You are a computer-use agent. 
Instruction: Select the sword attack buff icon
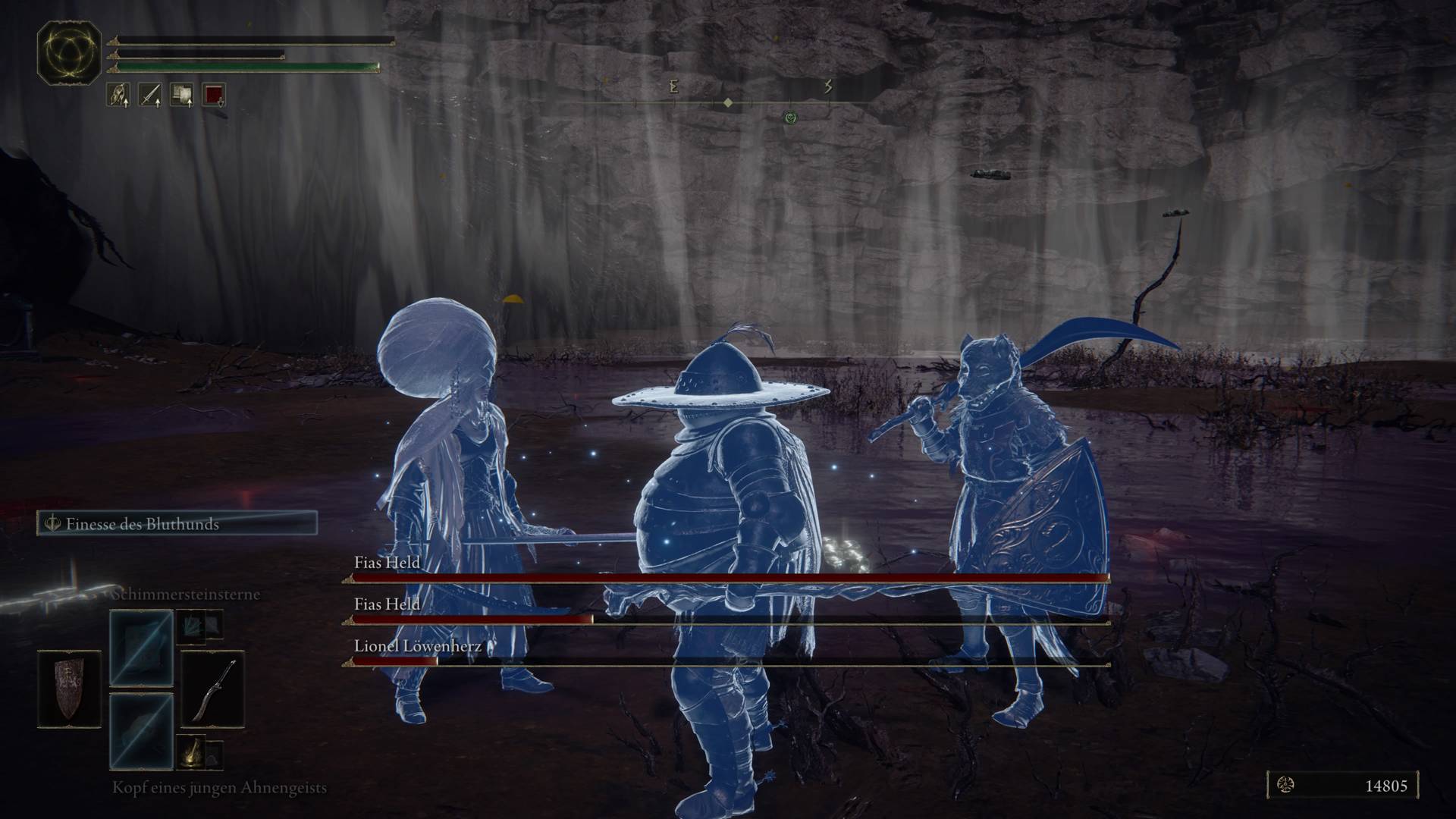point(149,95)
